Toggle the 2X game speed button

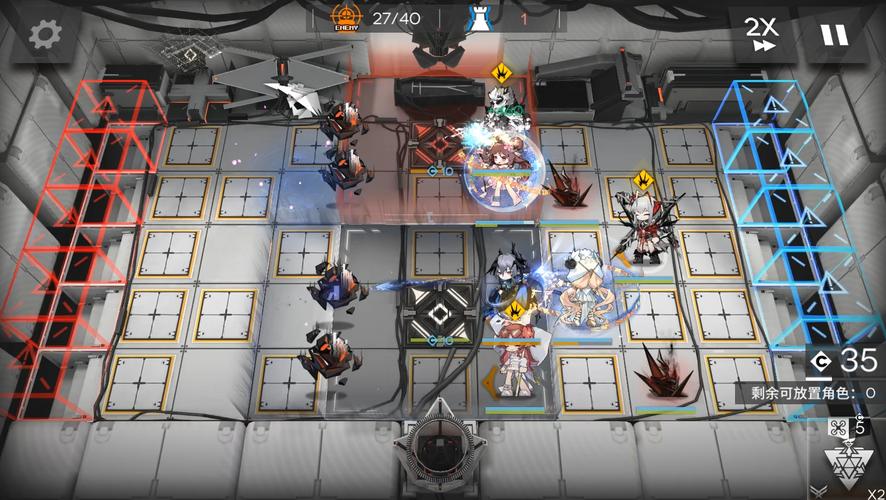(x=761, y=34)
